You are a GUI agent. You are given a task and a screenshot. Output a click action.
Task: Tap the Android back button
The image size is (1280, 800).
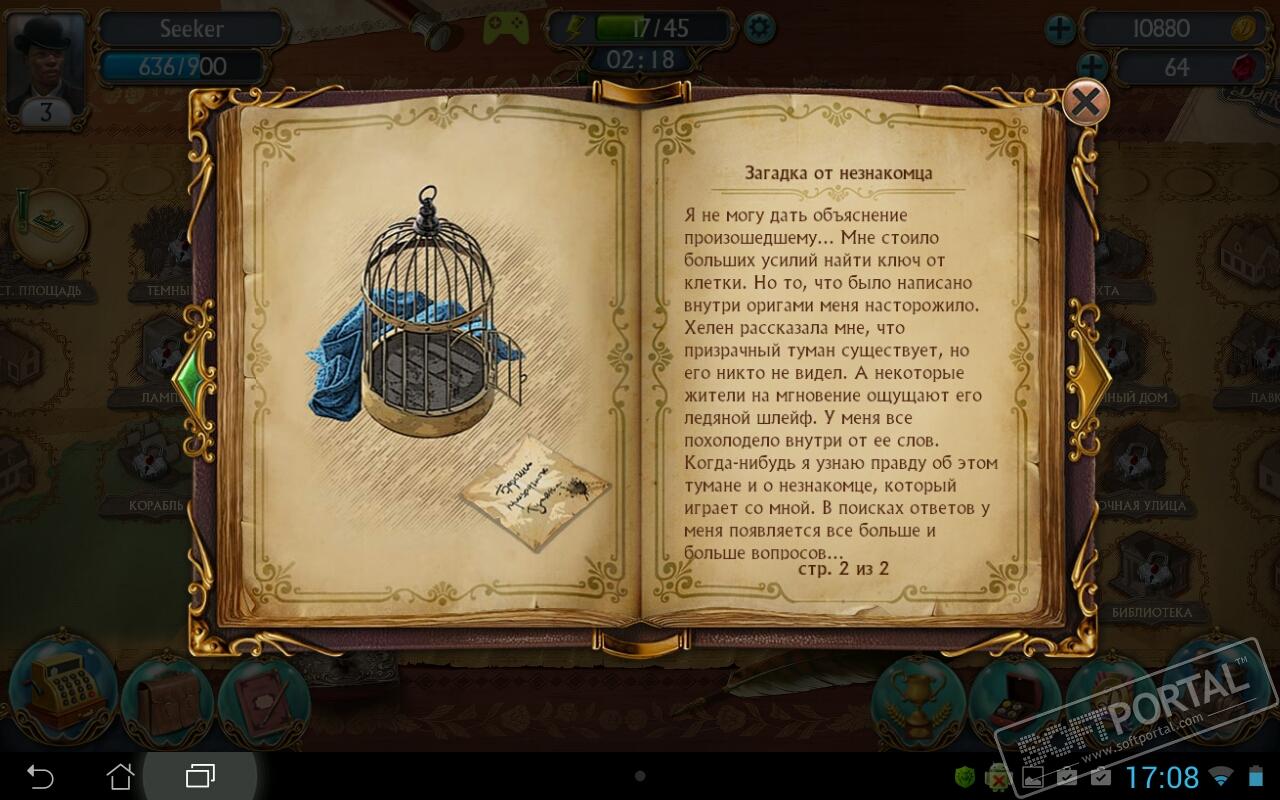pos(40,776)
